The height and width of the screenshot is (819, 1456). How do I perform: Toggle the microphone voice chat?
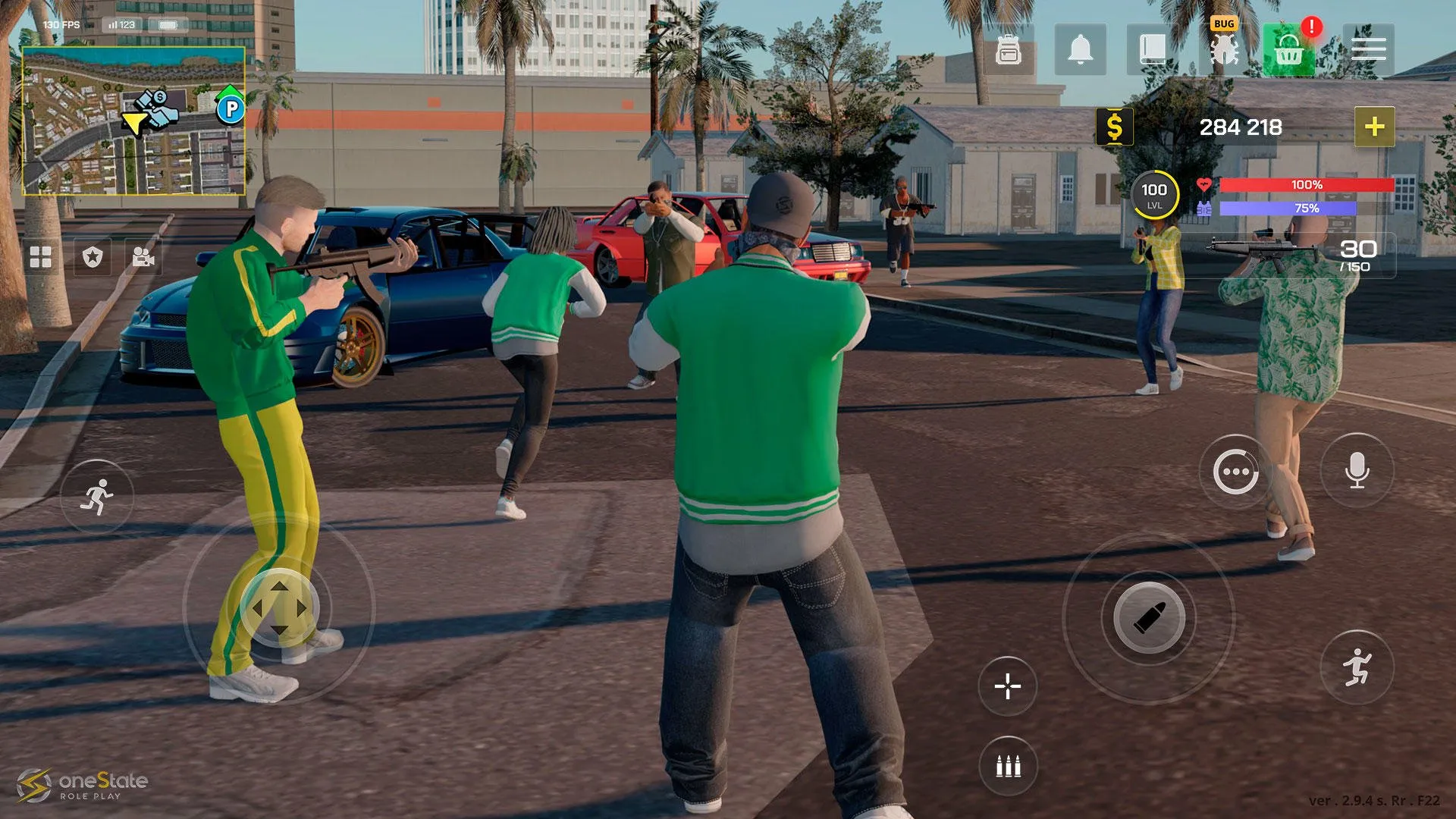1357,471
